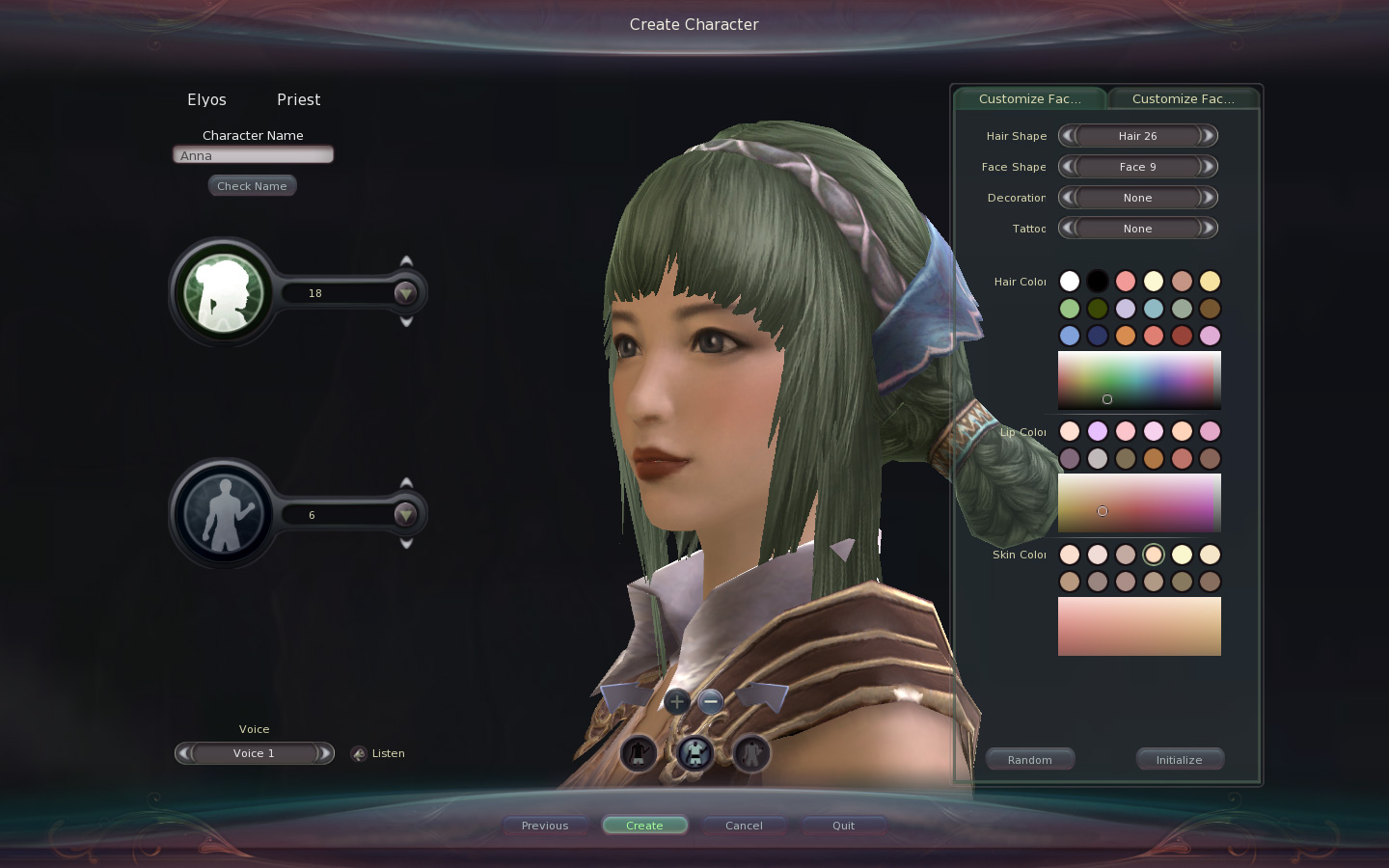Open the head preset dropdown showing 18
Viewport: 1389px width, 868px height.
[405, 293]
